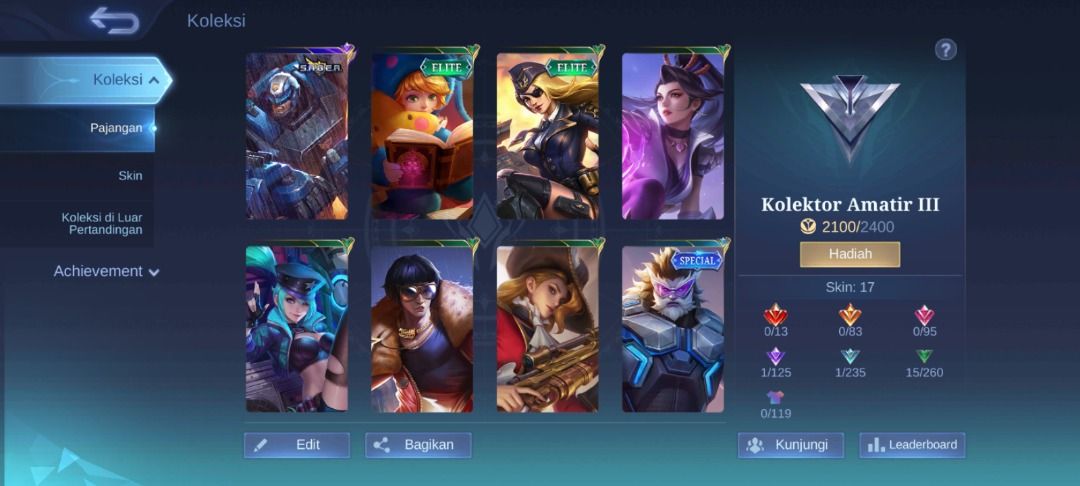Go back with the return arrow
The height and width of the screenshot is (486, 1080).
[113, 20]
